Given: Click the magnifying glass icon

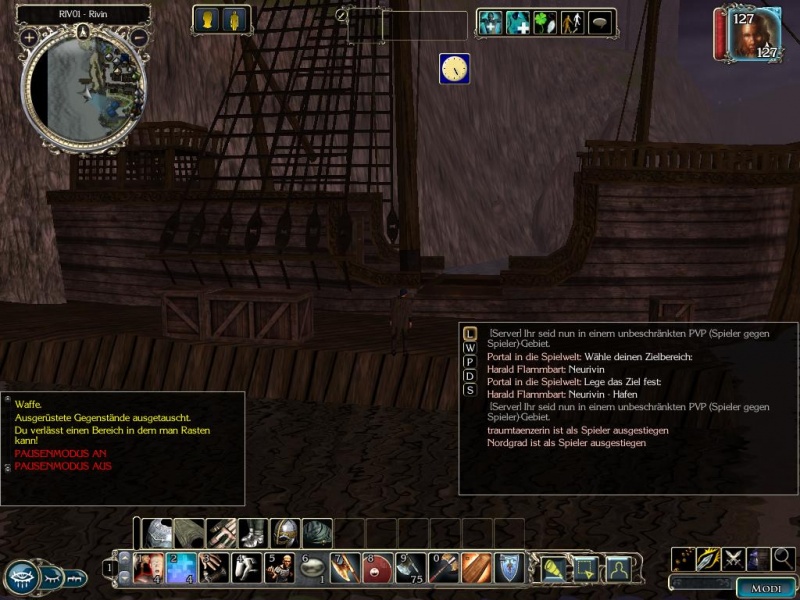Looking at the screenshot, I should (783, 558).
